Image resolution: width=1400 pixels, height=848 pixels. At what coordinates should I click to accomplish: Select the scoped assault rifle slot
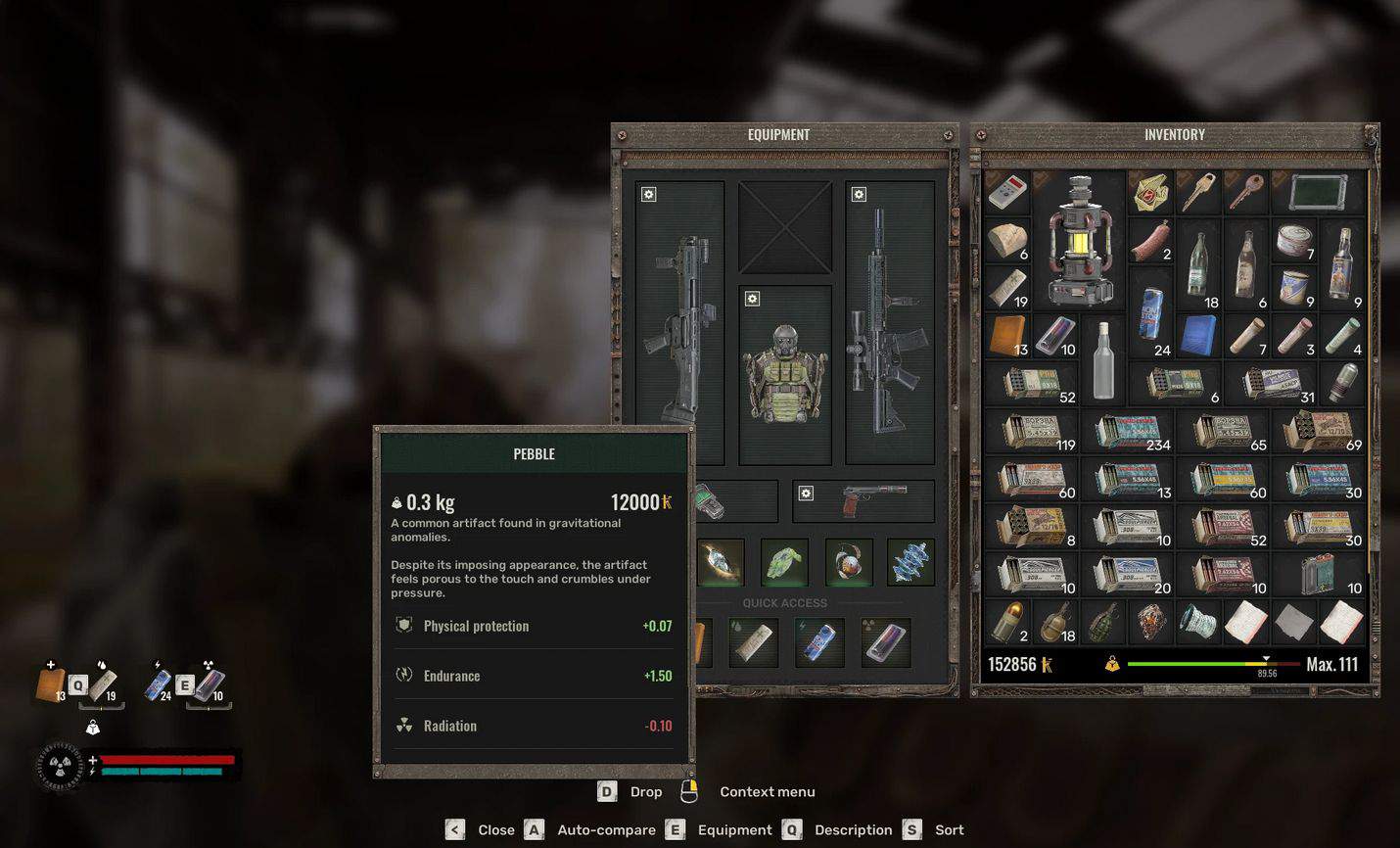pyautogui.click(x=889, y=323)
